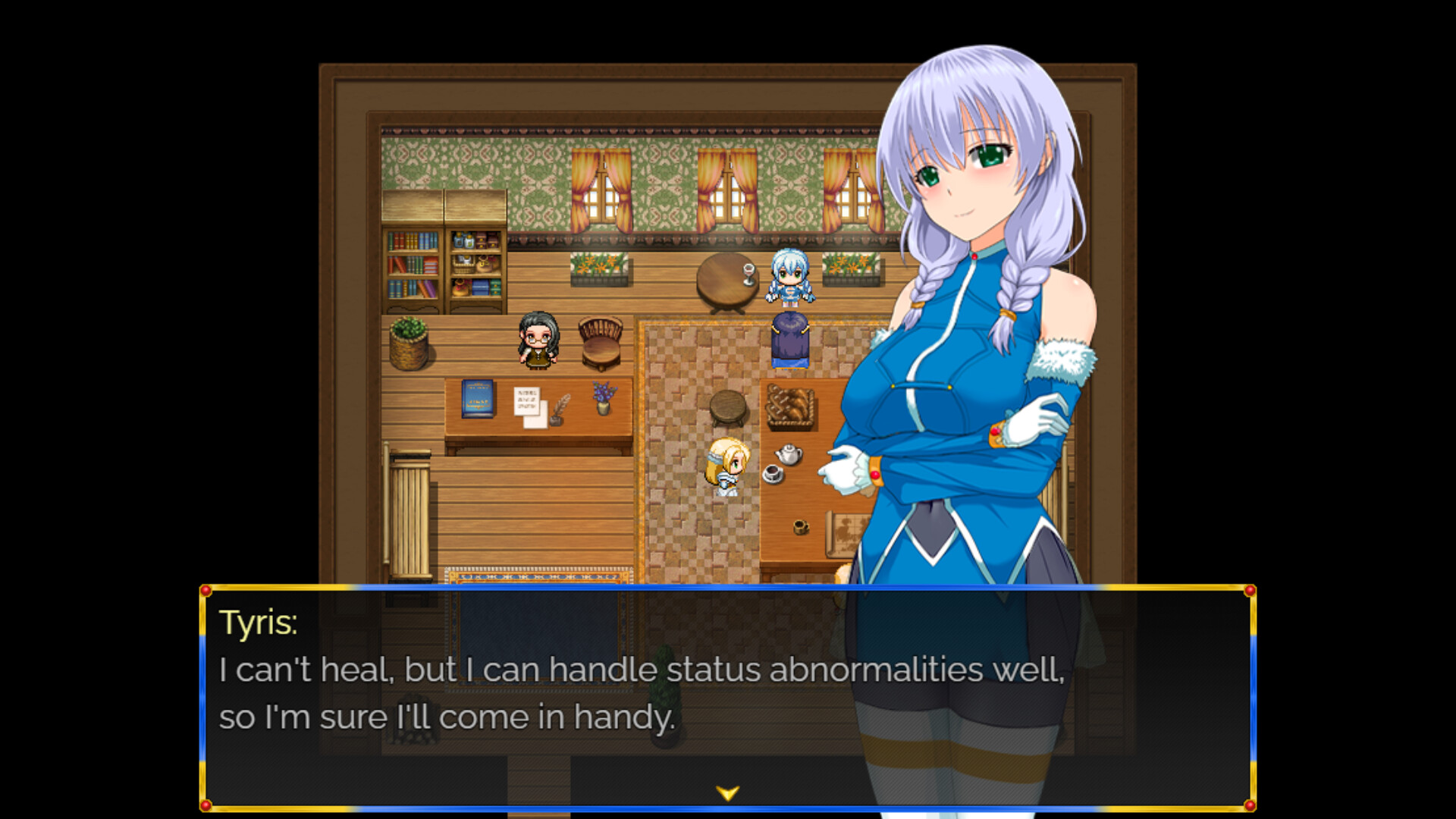The height and width of the screenshot is (819, 1456).
Task: Click the dialogue advance arrow
Action: (x=727, y=791)
